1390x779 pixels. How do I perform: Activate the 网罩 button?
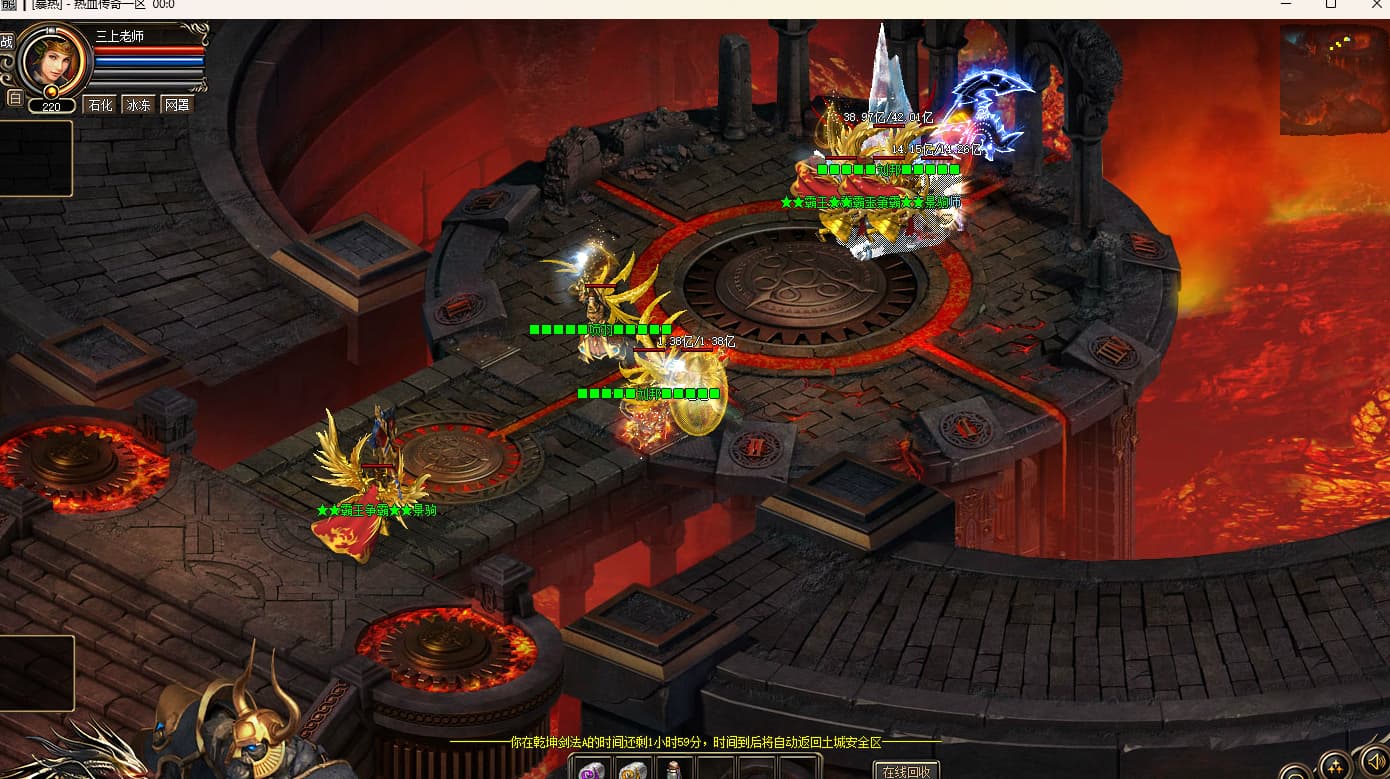[177, 105]
